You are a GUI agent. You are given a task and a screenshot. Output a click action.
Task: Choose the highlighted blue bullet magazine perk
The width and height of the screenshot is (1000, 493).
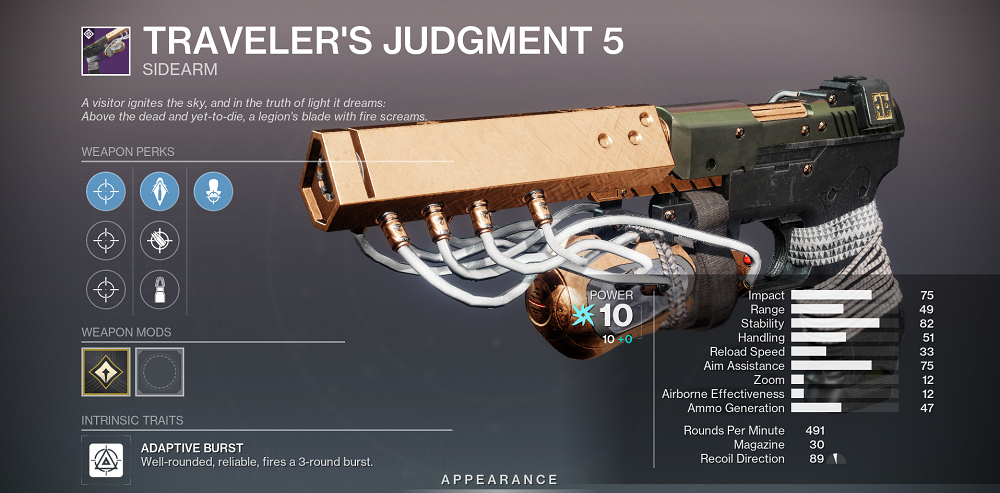point(160,189)
